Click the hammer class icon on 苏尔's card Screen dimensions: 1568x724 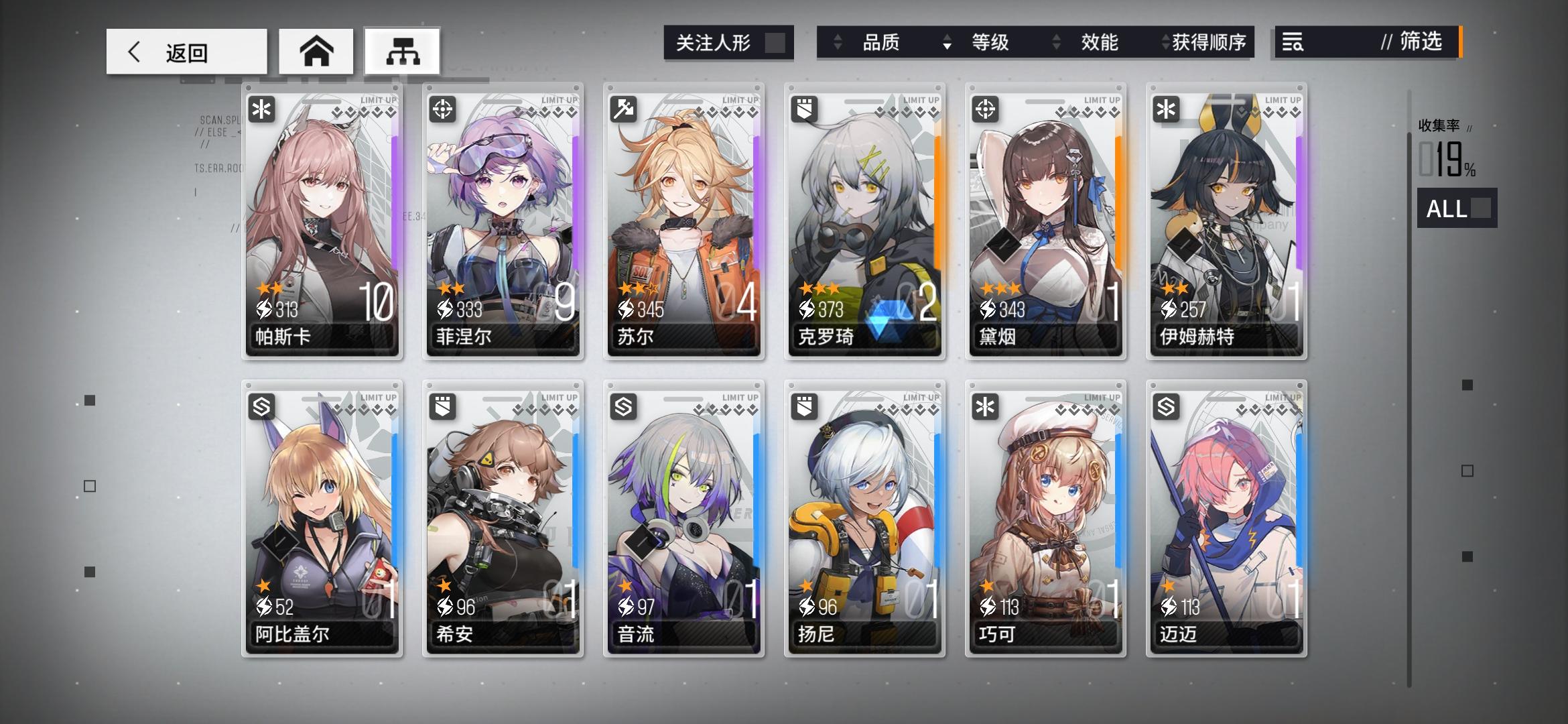click(623, 111)
